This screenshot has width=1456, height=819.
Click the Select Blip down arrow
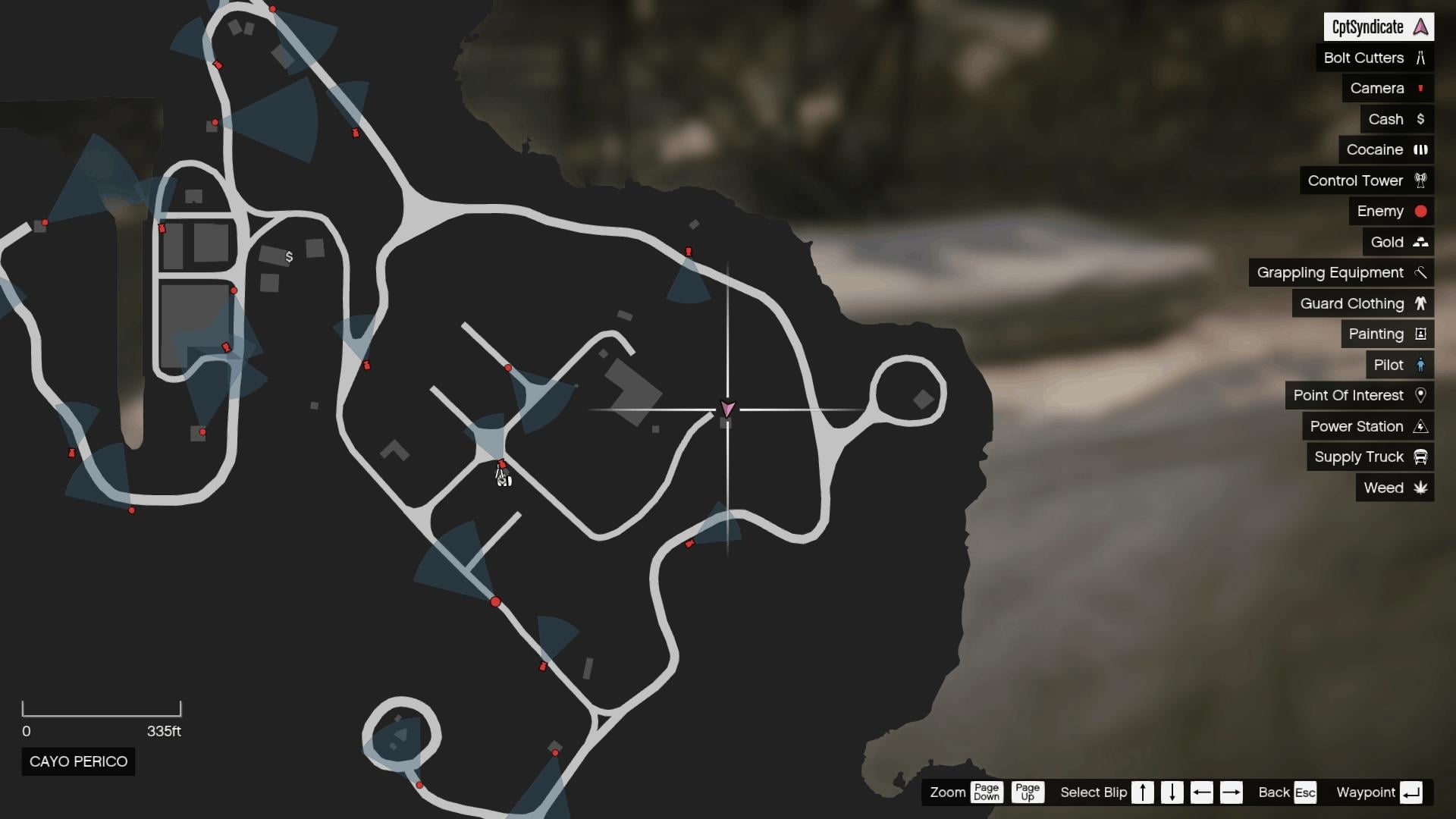tap(1171, 792)
